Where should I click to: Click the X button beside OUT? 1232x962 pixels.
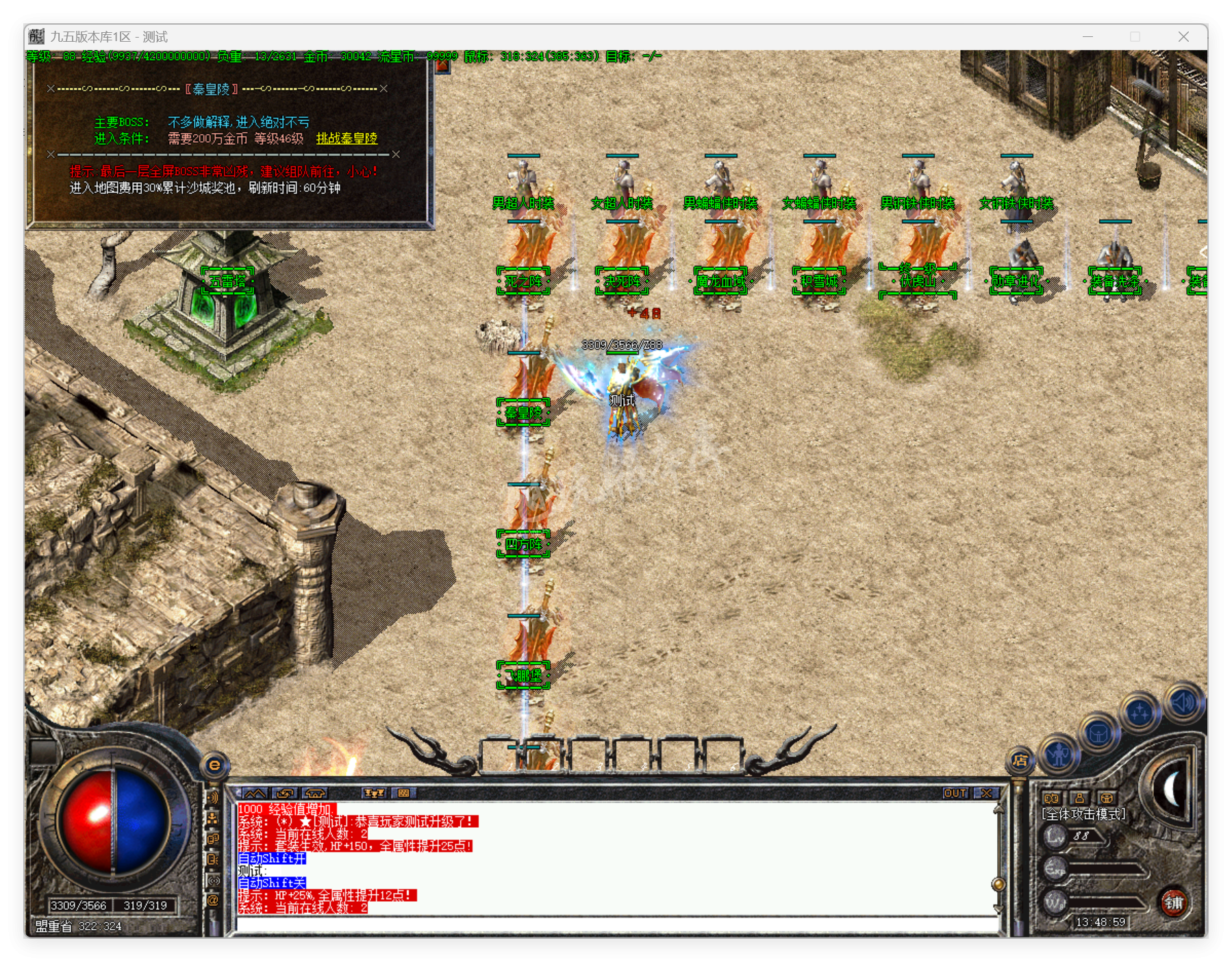tap(987, 793)
